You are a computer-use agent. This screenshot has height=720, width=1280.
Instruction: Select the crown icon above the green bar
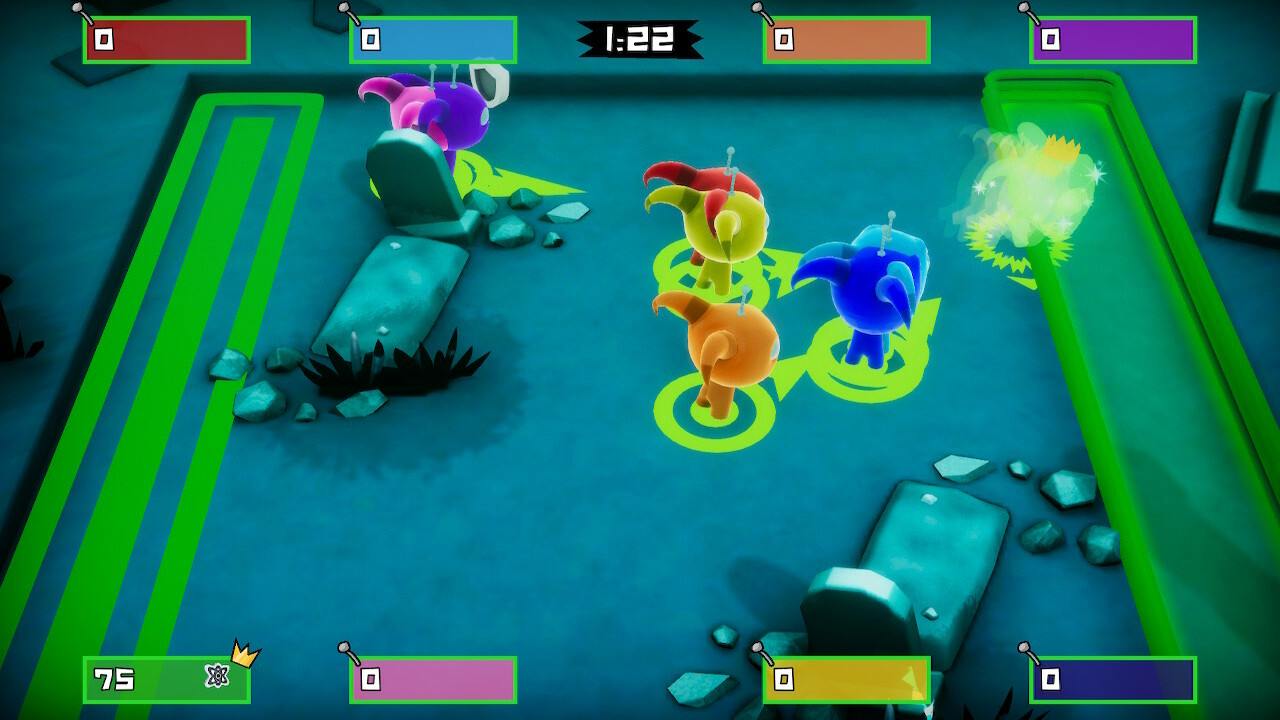[243, 652]
